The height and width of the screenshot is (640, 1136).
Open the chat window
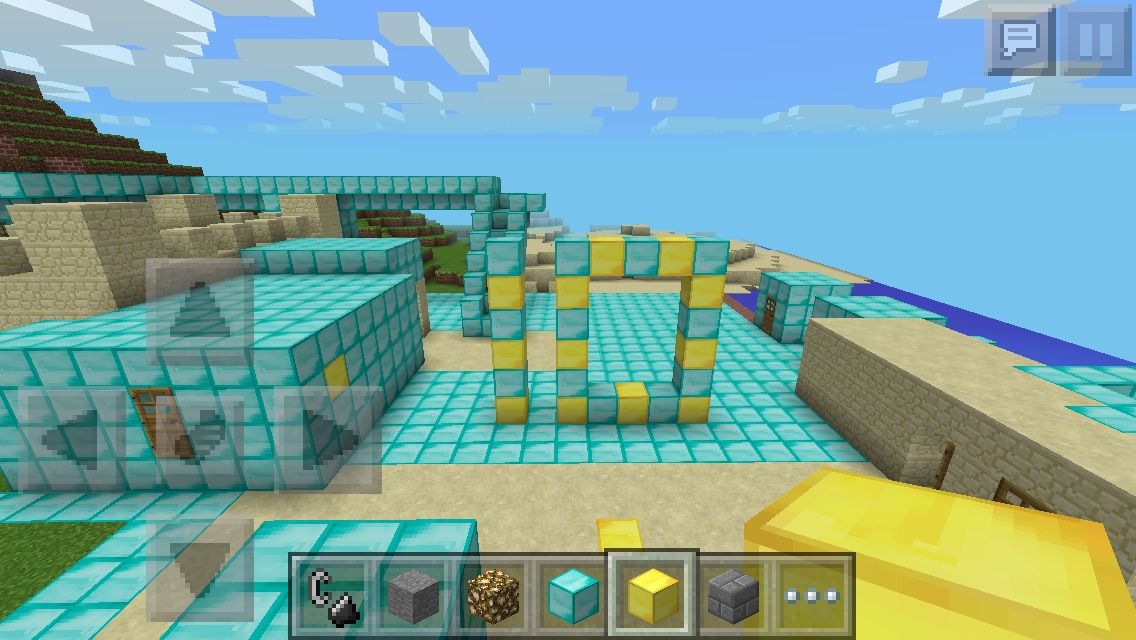click(1021, 41)
